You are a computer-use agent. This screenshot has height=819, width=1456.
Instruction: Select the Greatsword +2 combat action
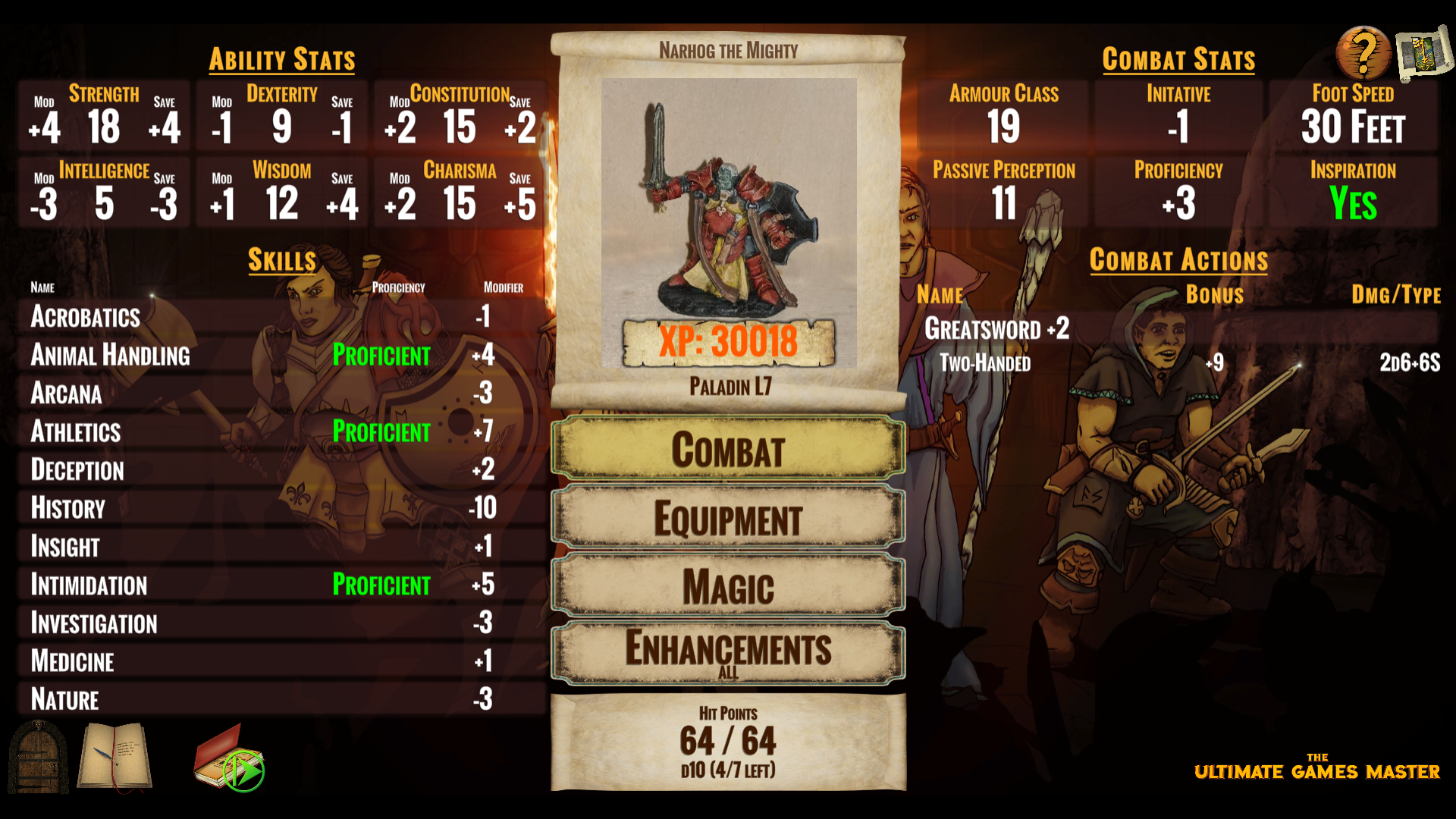(x=996, y=329)
